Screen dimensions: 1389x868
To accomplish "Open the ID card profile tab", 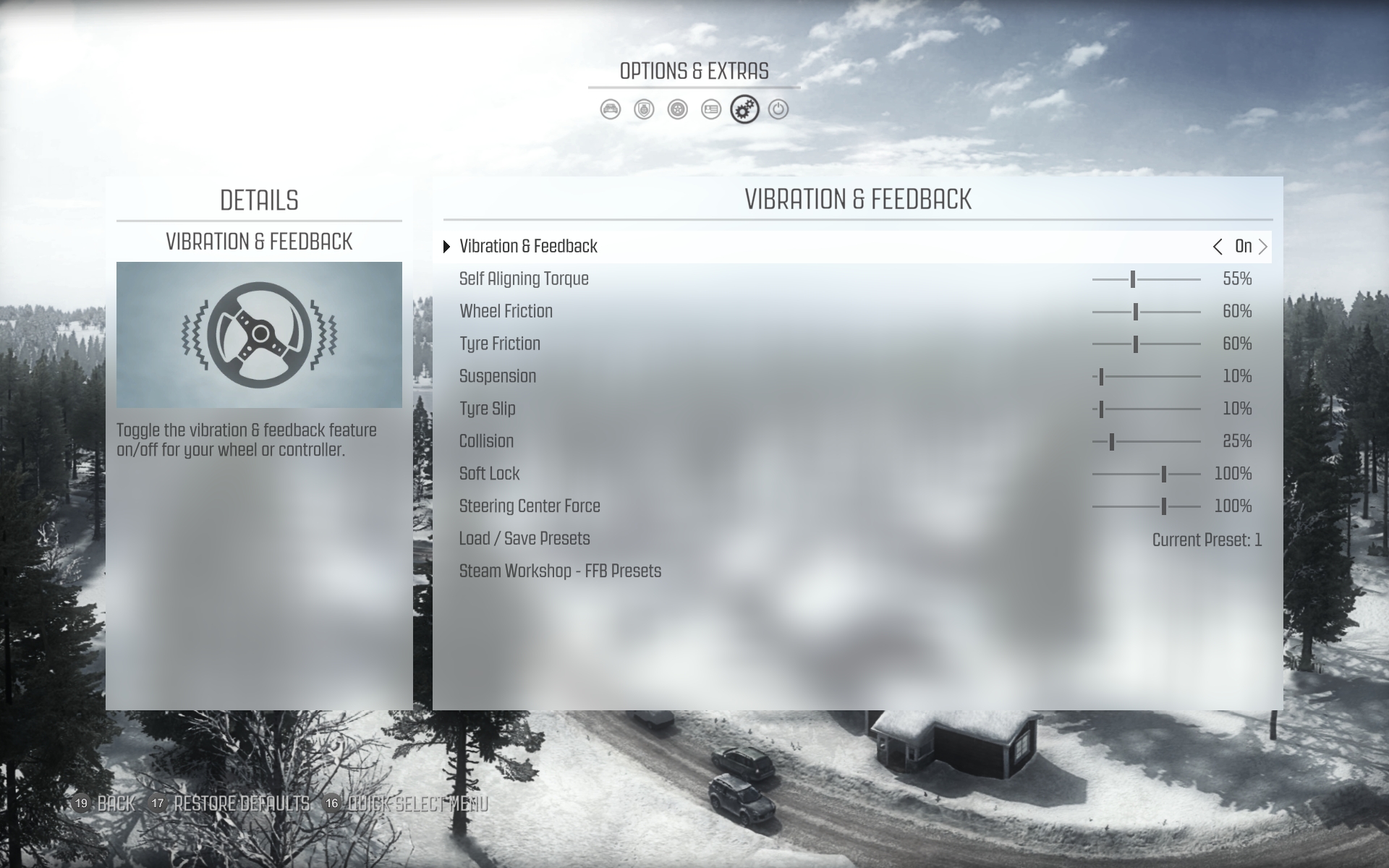I will (x=711, y=110).
